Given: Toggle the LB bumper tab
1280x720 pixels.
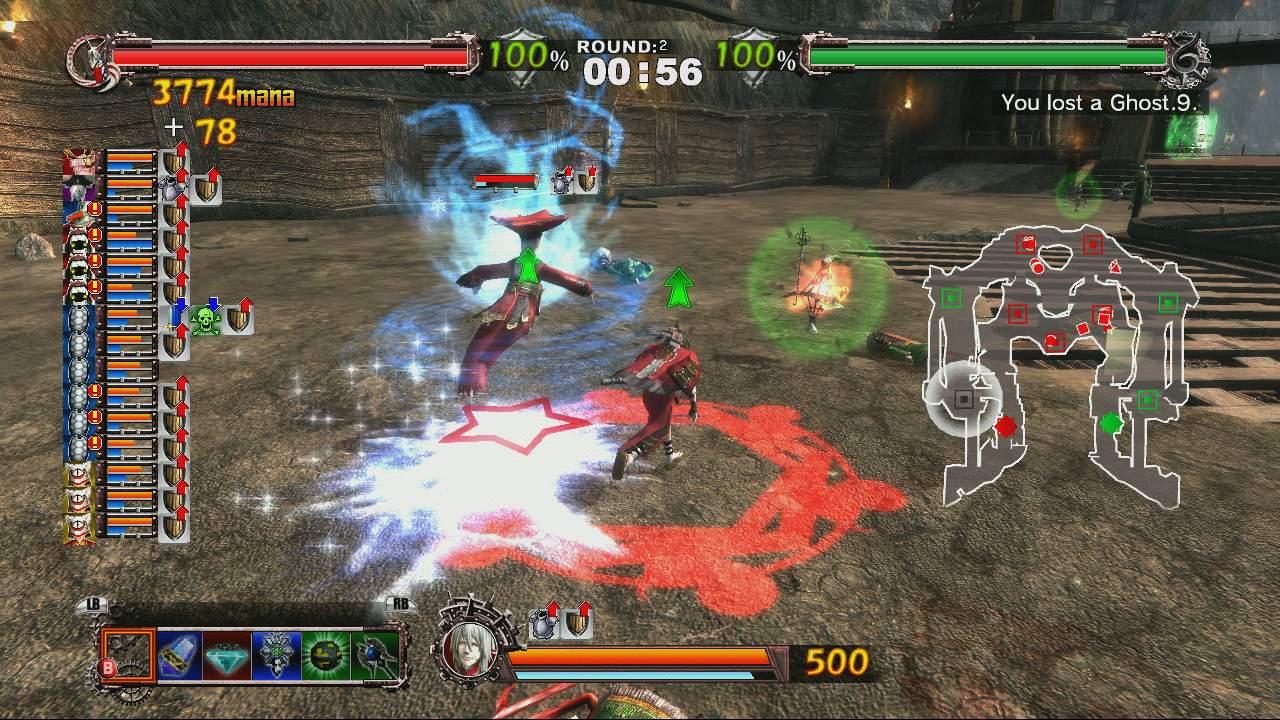Looking at the screenshot, I should click(93, 603).
